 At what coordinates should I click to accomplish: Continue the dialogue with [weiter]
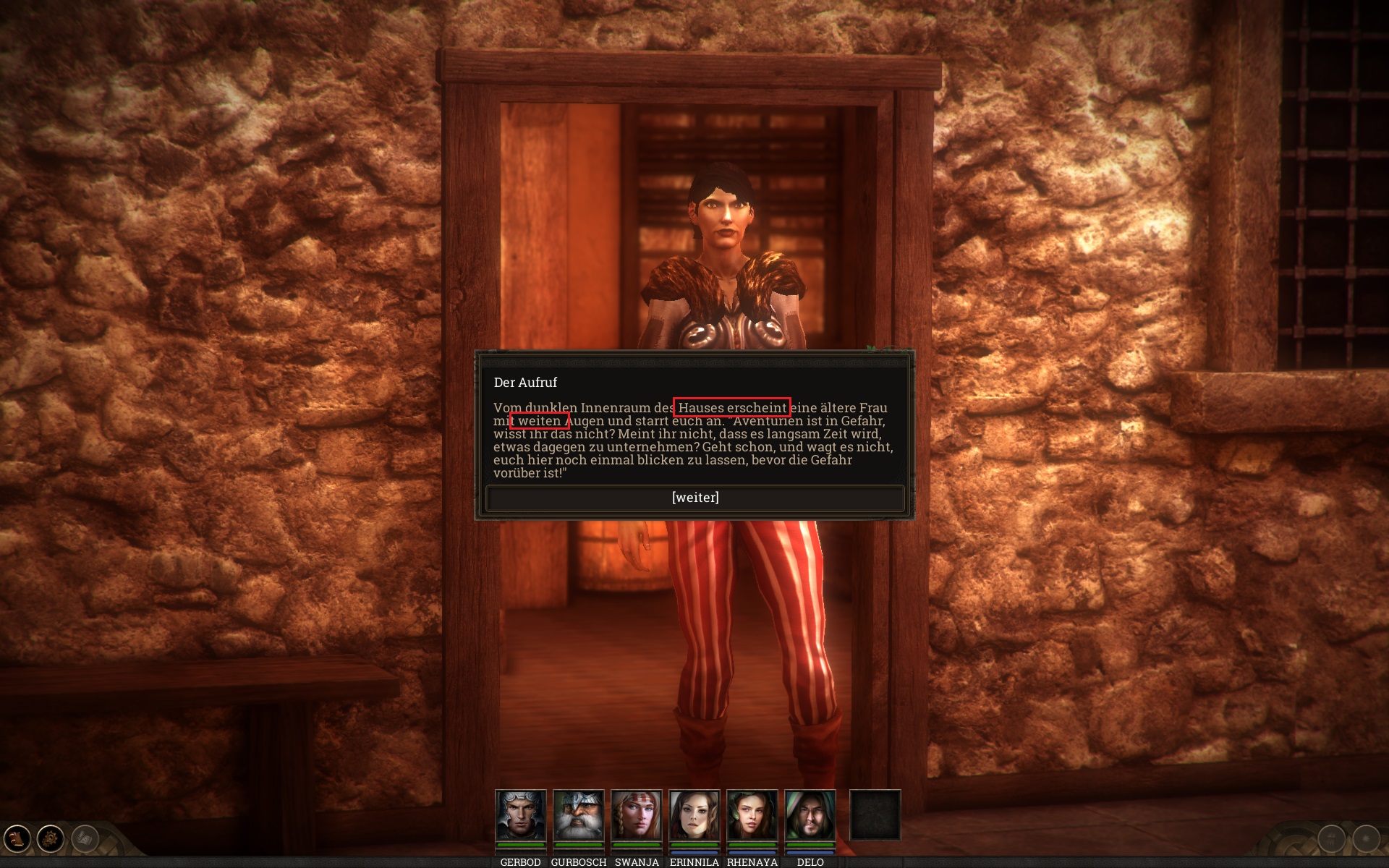pyautogui.click(x=694, y=498)
